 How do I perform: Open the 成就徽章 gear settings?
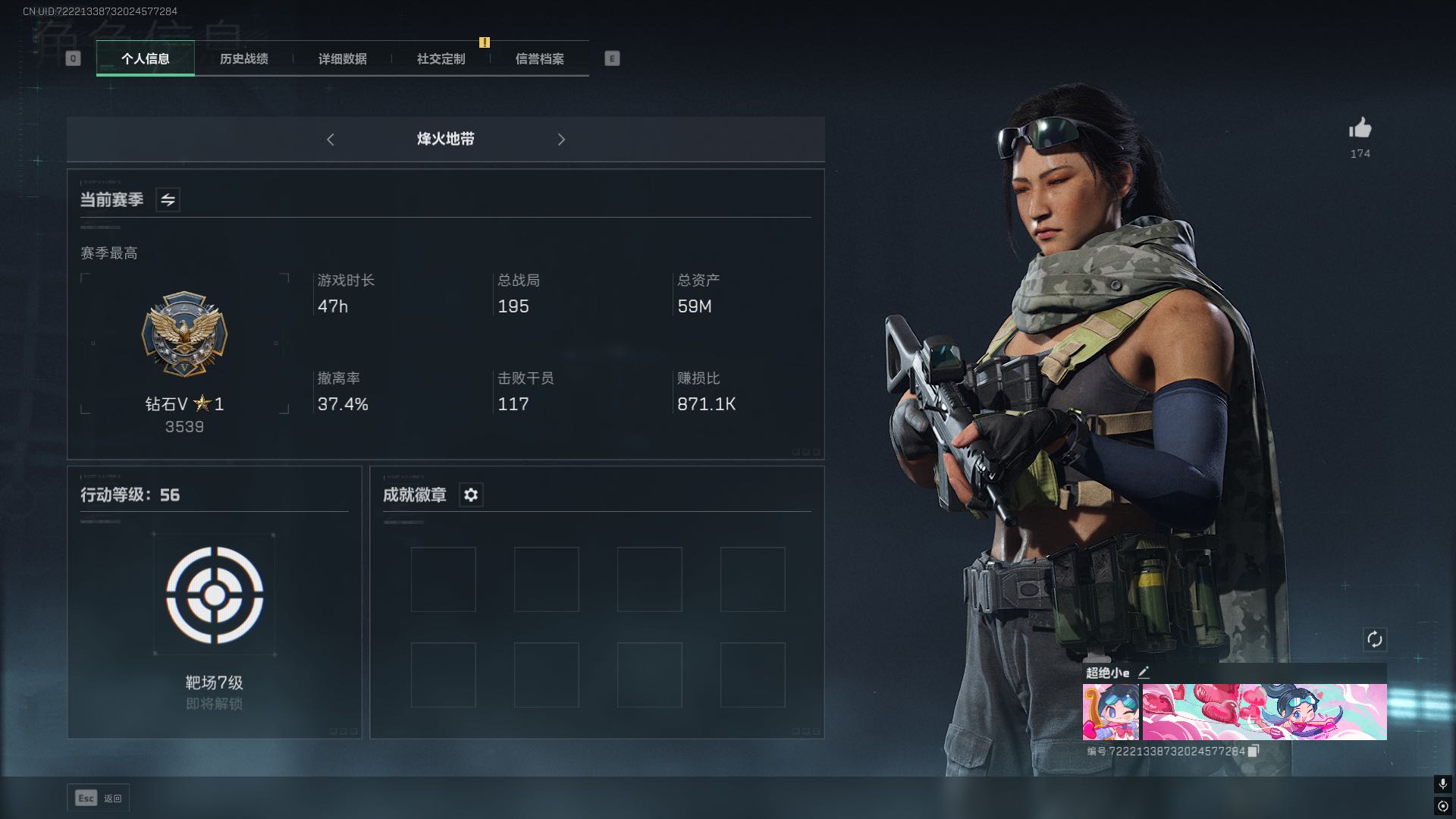point(471,495)
